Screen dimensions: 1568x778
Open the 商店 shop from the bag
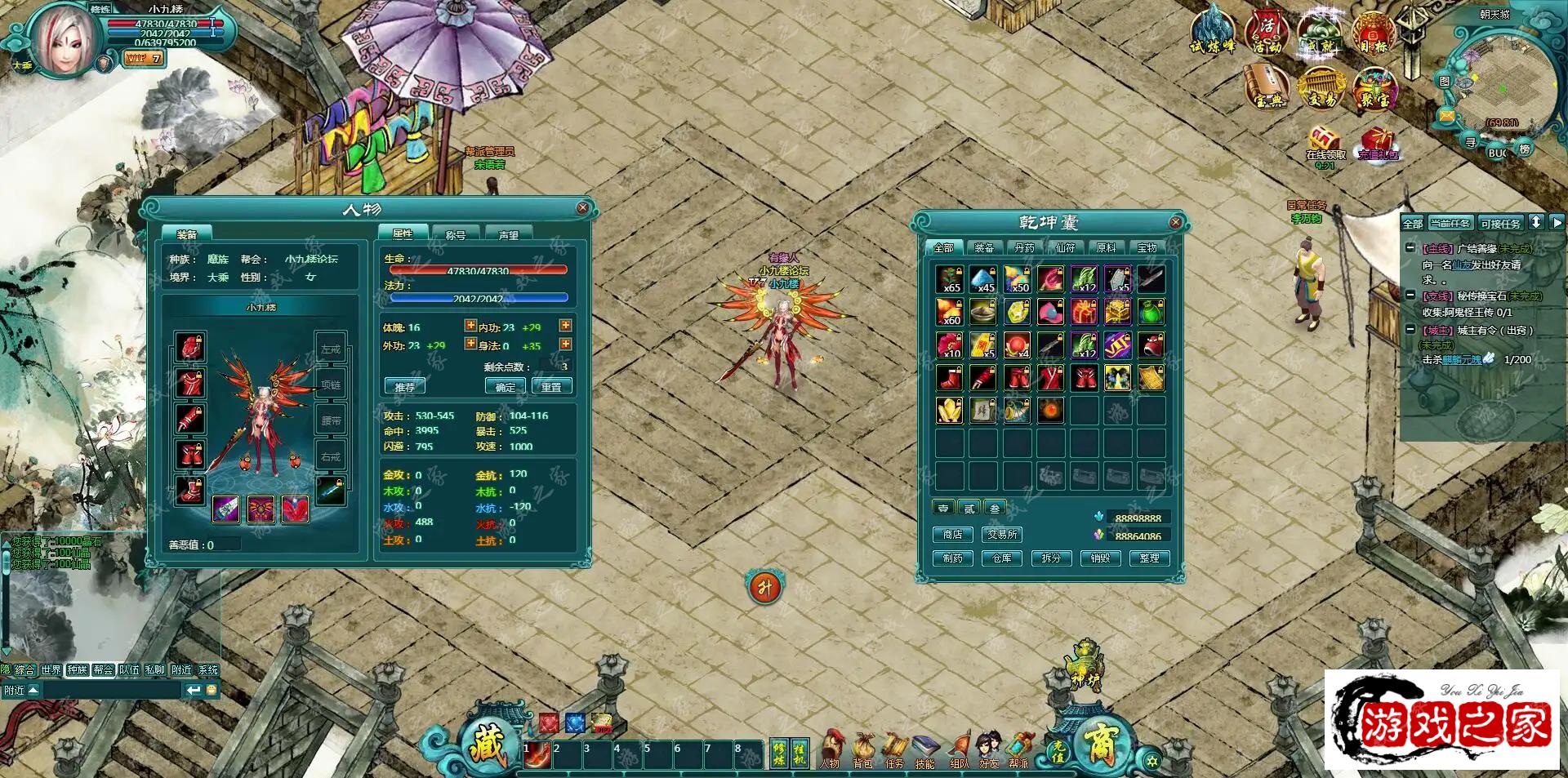point(952,535)
